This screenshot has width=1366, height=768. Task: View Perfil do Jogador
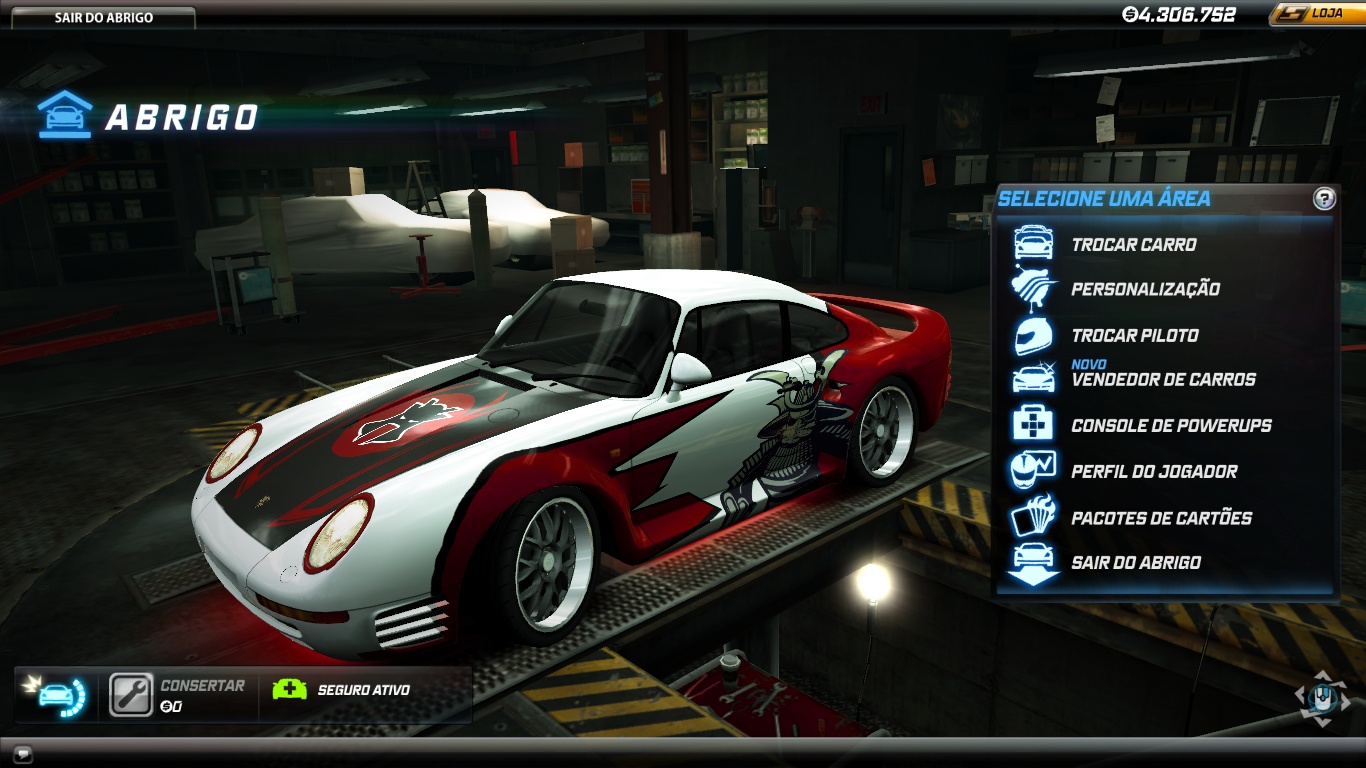pyautogui.click(x=1154, y=471)
